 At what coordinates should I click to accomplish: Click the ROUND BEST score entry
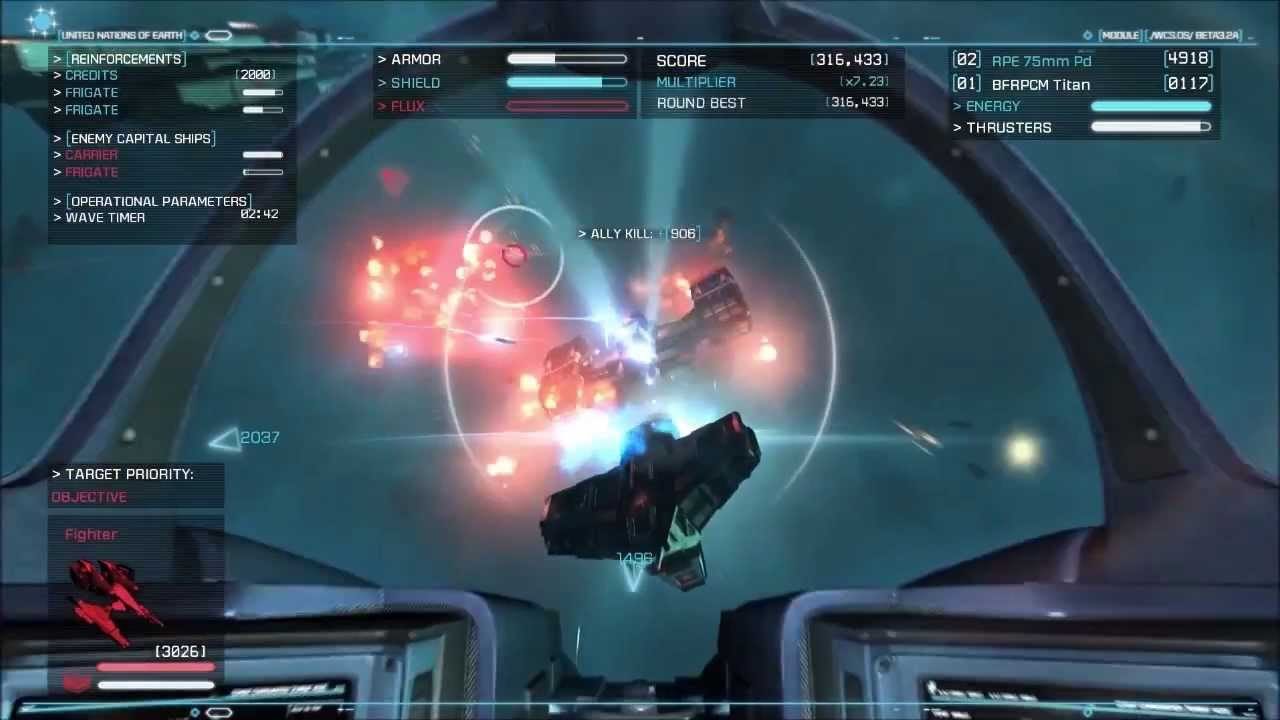point(700,103)
